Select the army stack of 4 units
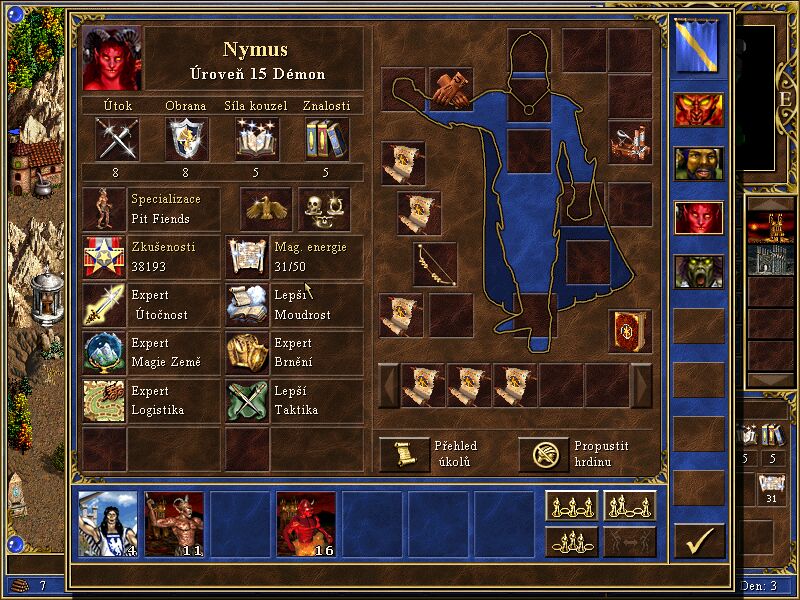Screen dimensions: 800x600 coord(109,523)
